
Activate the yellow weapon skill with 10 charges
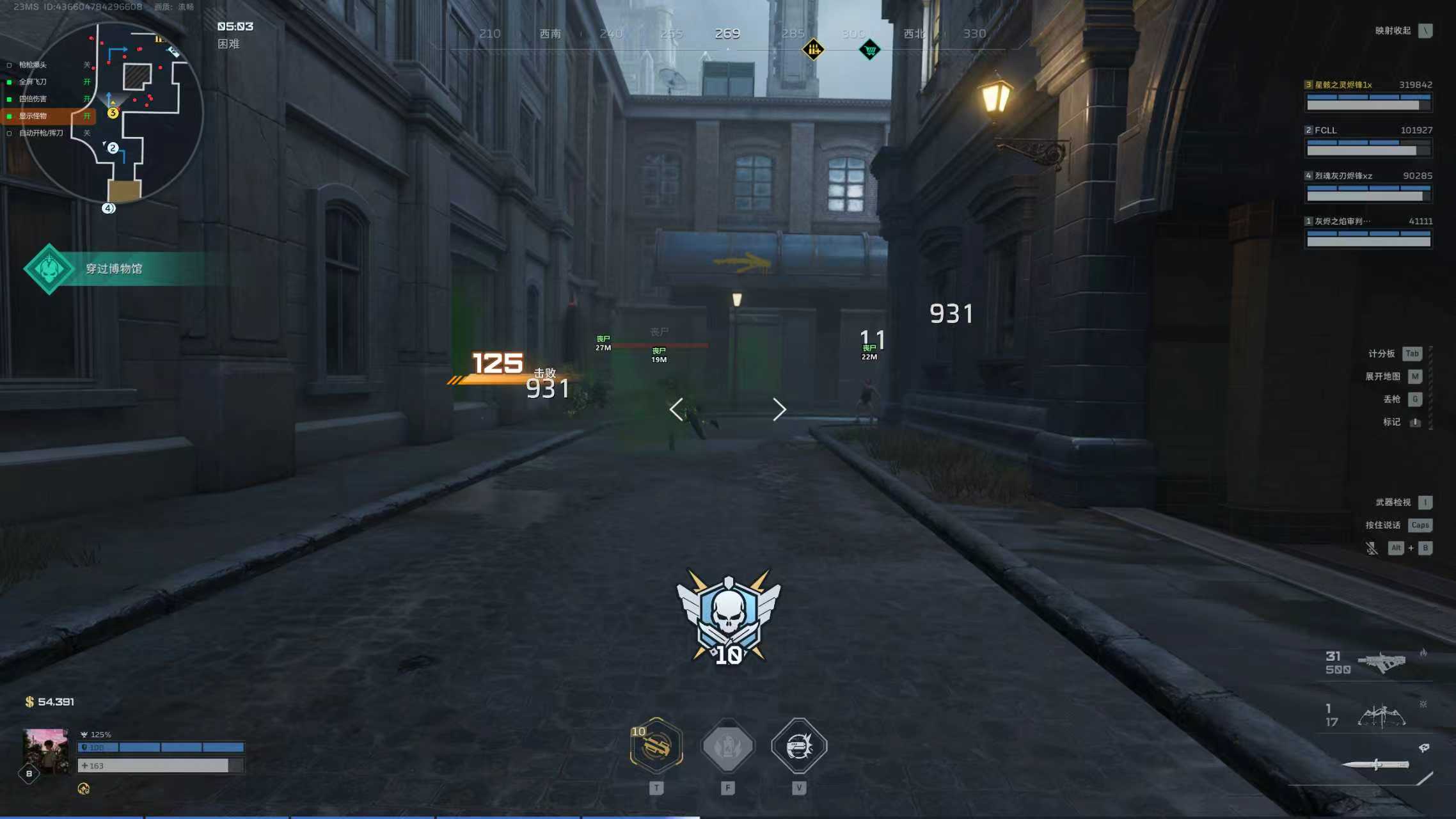[656, 745]
